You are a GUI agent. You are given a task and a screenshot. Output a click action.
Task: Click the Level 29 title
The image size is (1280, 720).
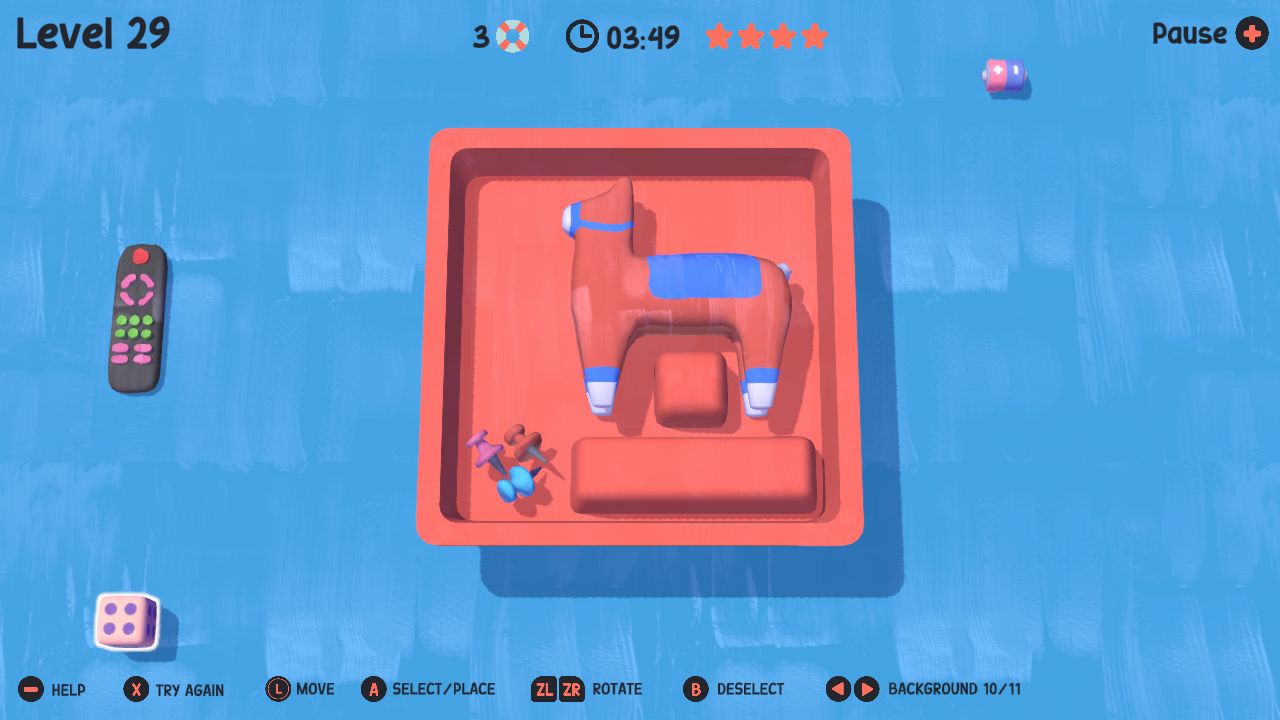(x=92, y=33)
